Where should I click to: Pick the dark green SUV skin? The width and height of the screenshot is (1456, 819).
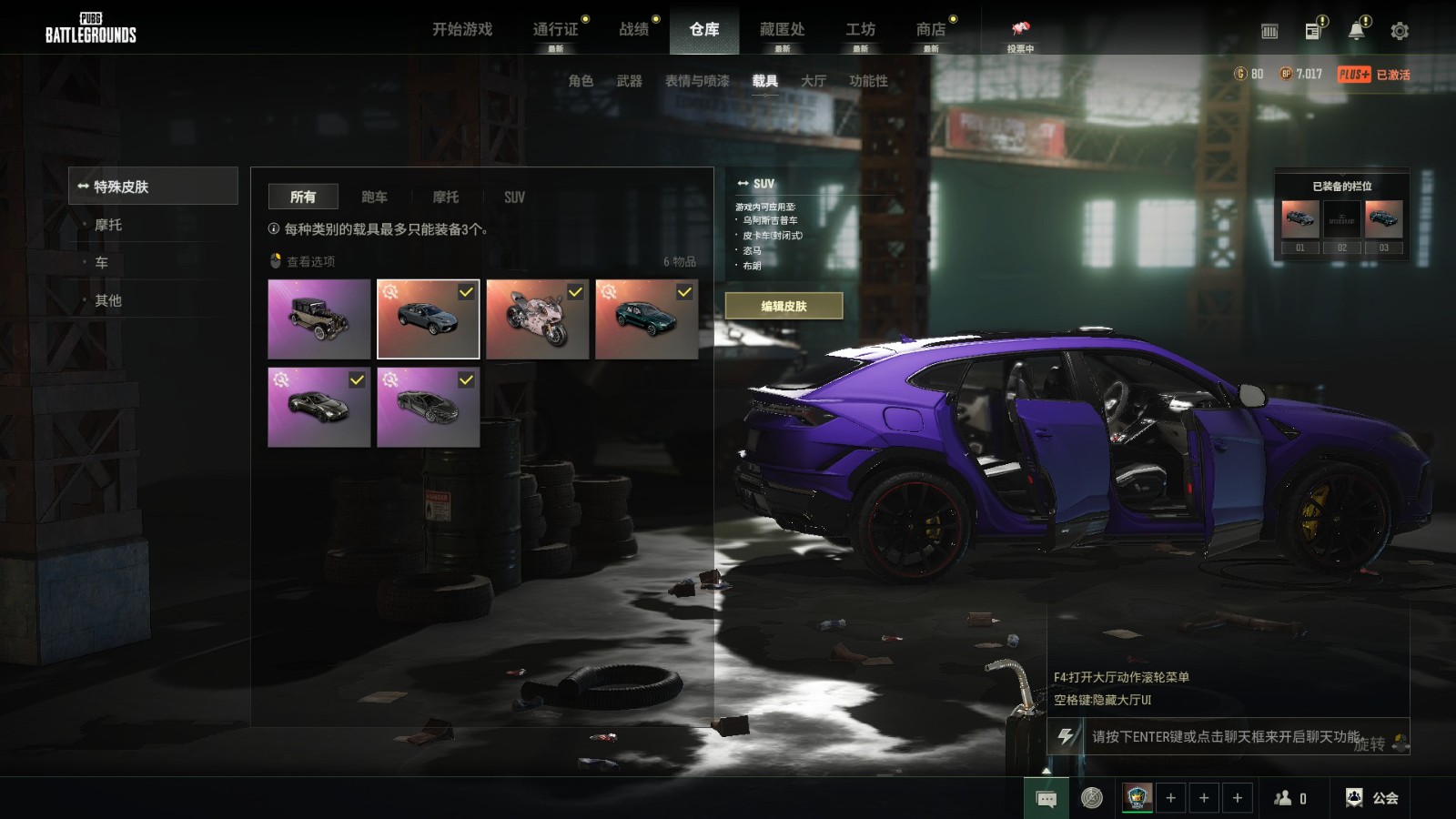tap(646, 319)
